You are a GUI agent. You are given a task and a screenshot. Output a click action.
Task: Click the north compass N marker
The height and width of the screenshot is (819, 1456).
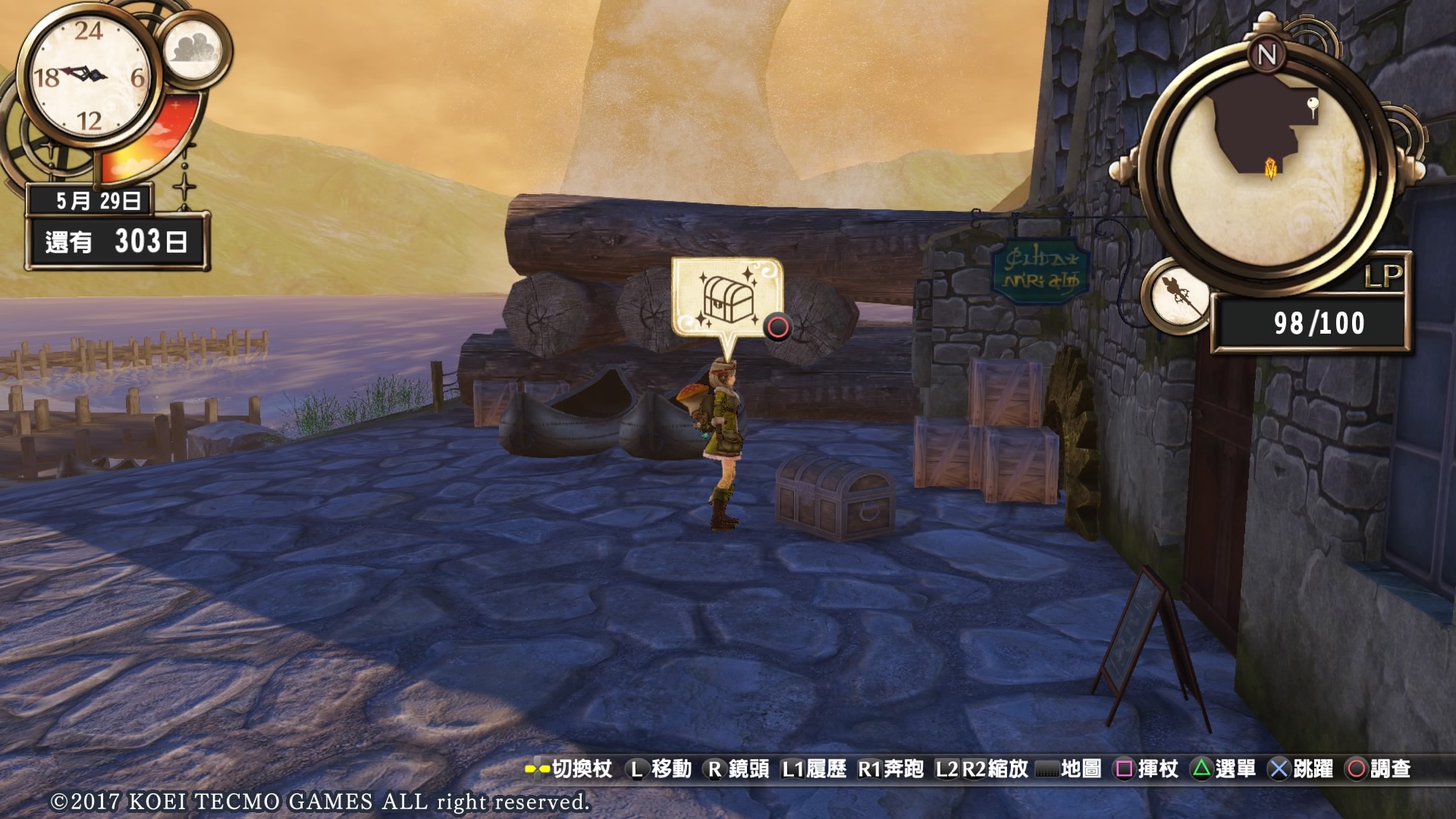[x=1267, y=54]
